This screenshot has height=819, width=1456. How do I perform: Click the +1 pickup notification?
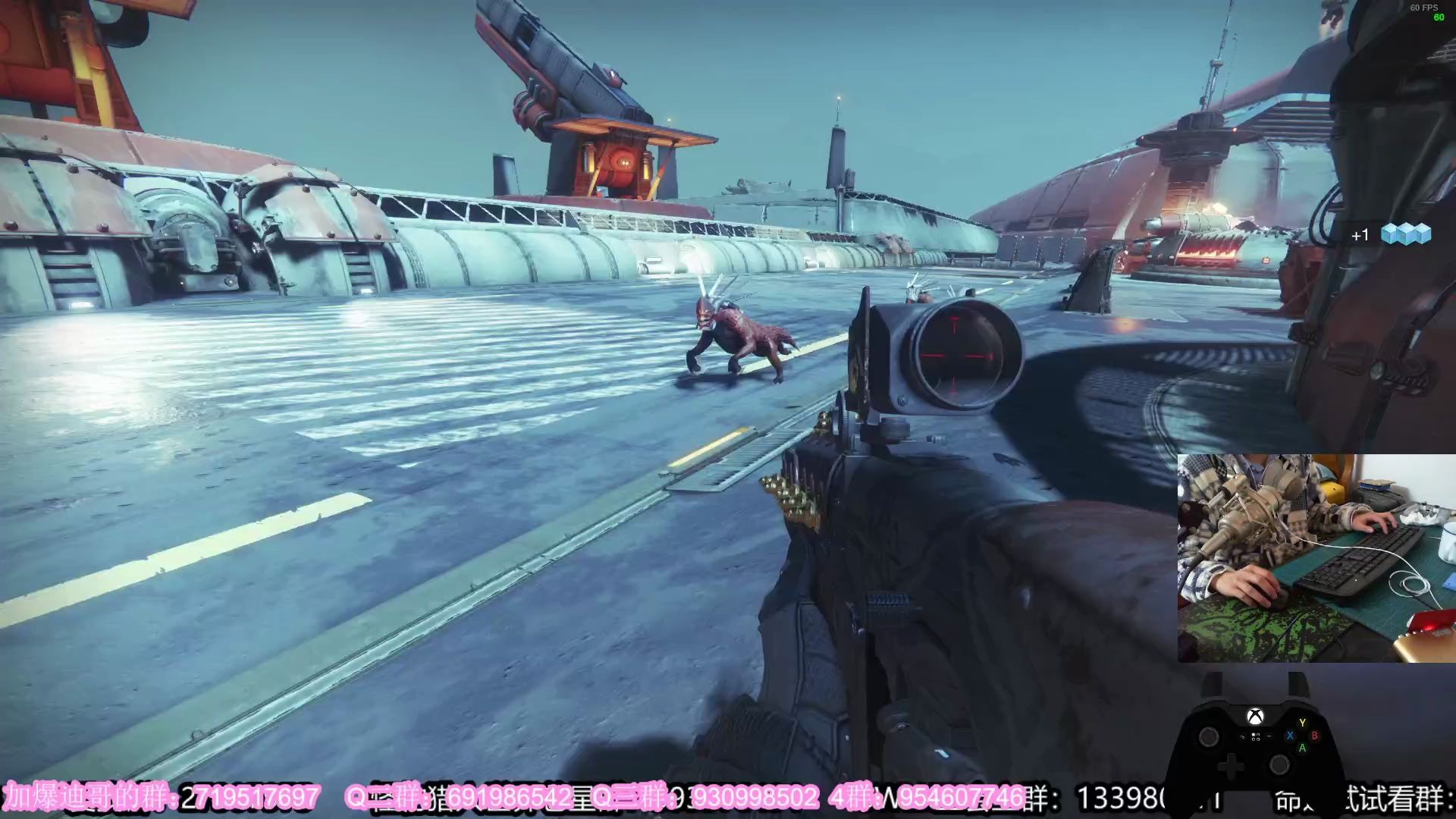1359,235
